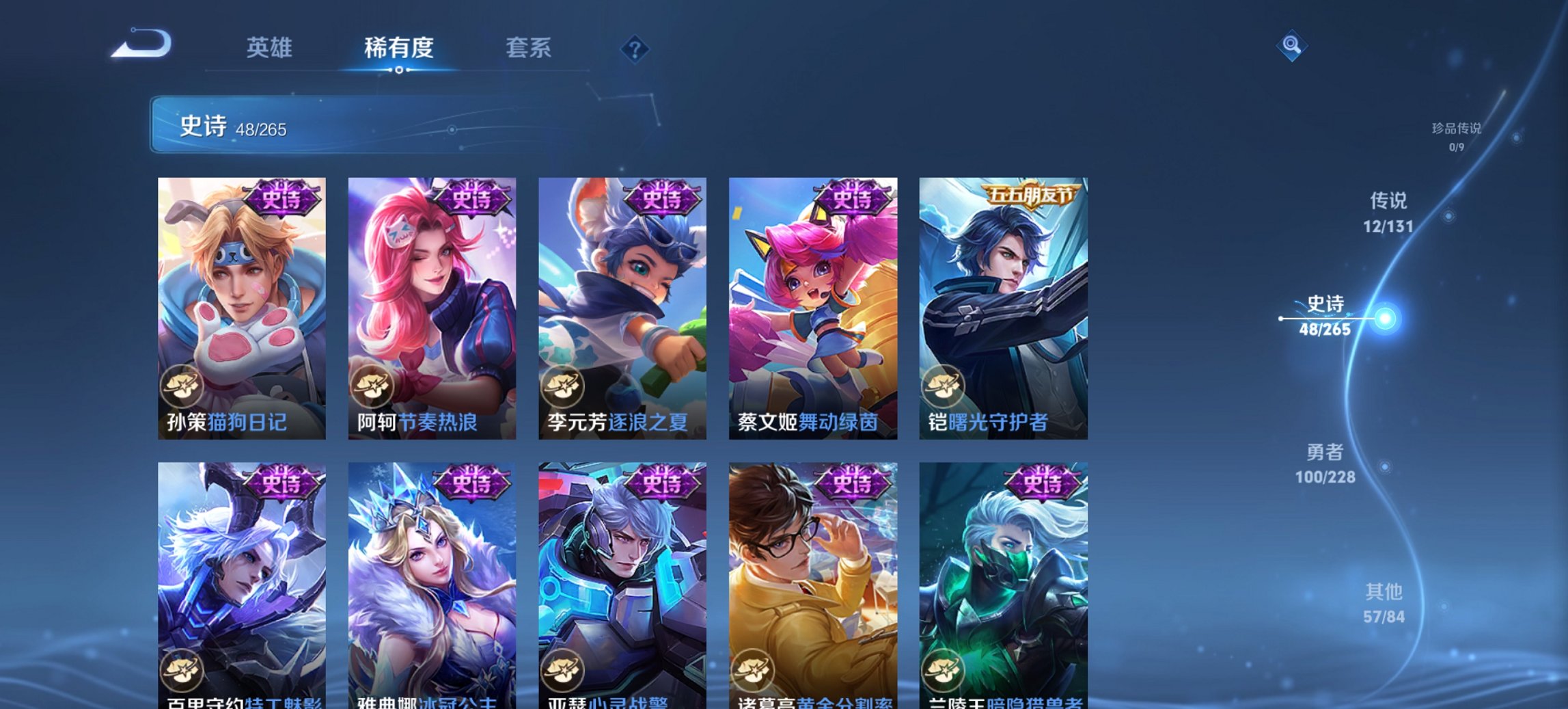The width and height of the screenshot is (1568, 709).
Task: Switch to the 套系 tab
Action: coord(529,48)
